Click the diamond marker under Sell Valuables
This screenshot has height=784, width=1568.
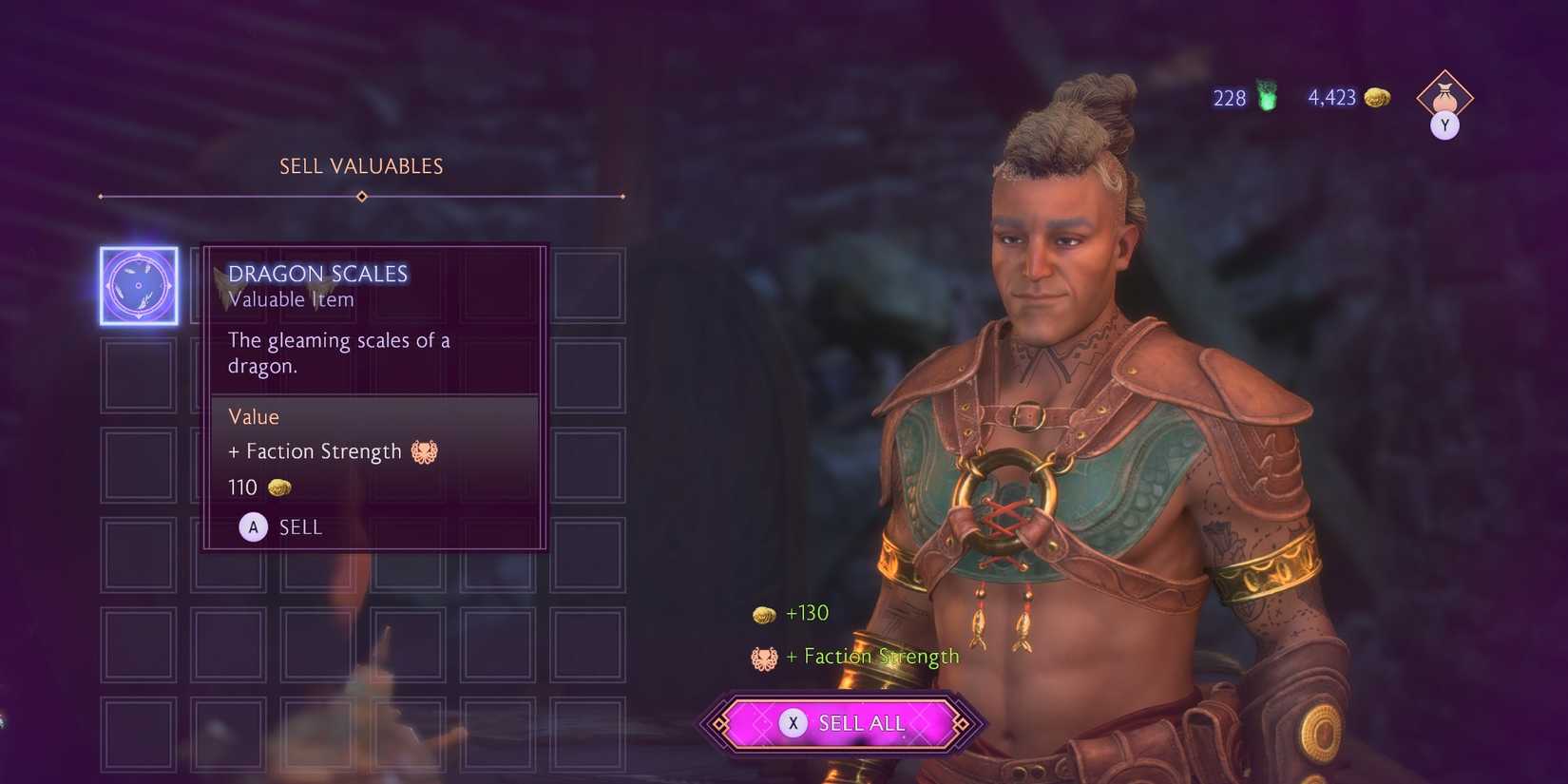361,197
